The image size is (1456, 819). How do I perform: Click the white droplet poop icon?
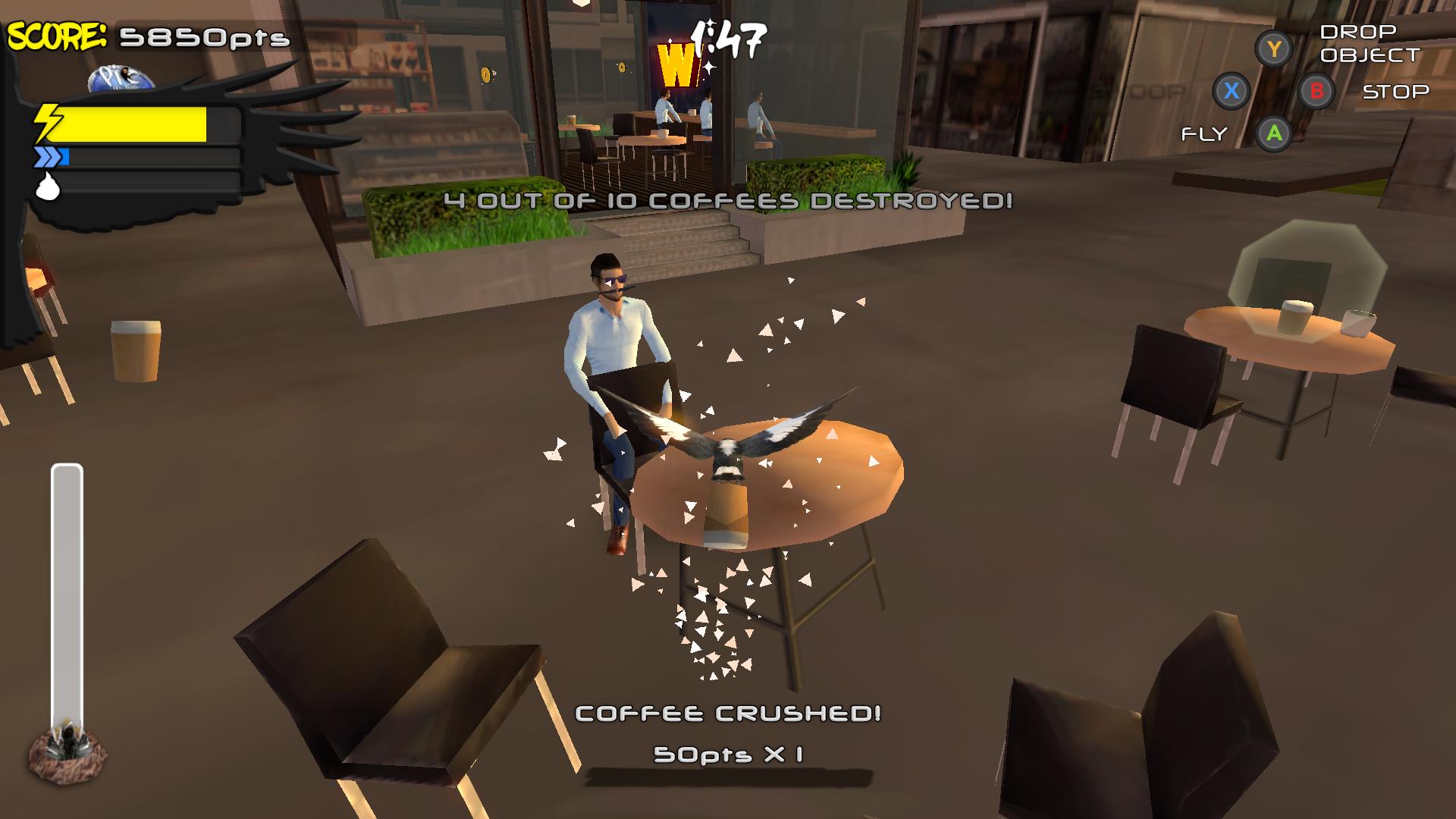click(x=48, y=188)
